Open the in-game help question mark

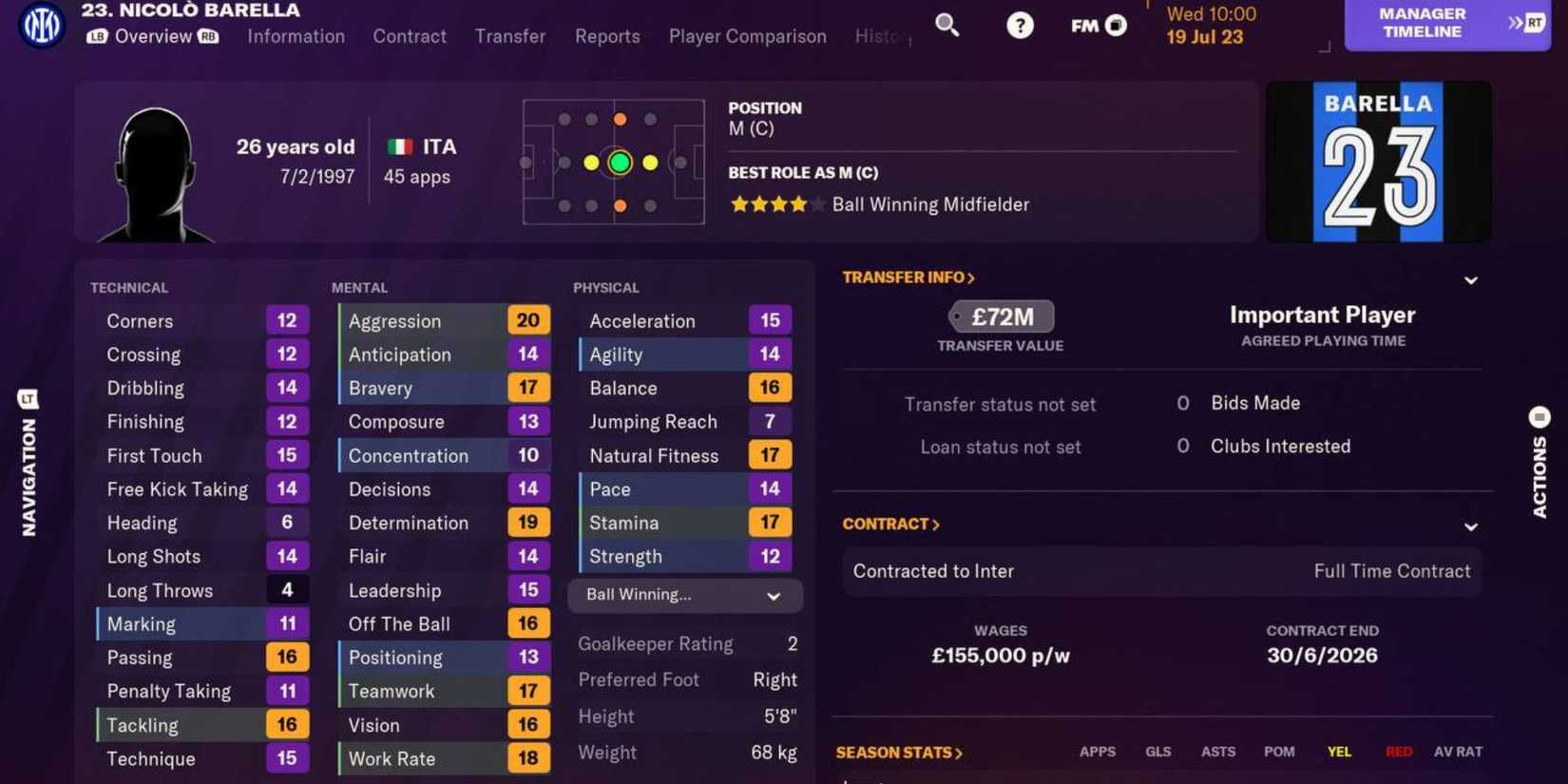pos(1020,26)
